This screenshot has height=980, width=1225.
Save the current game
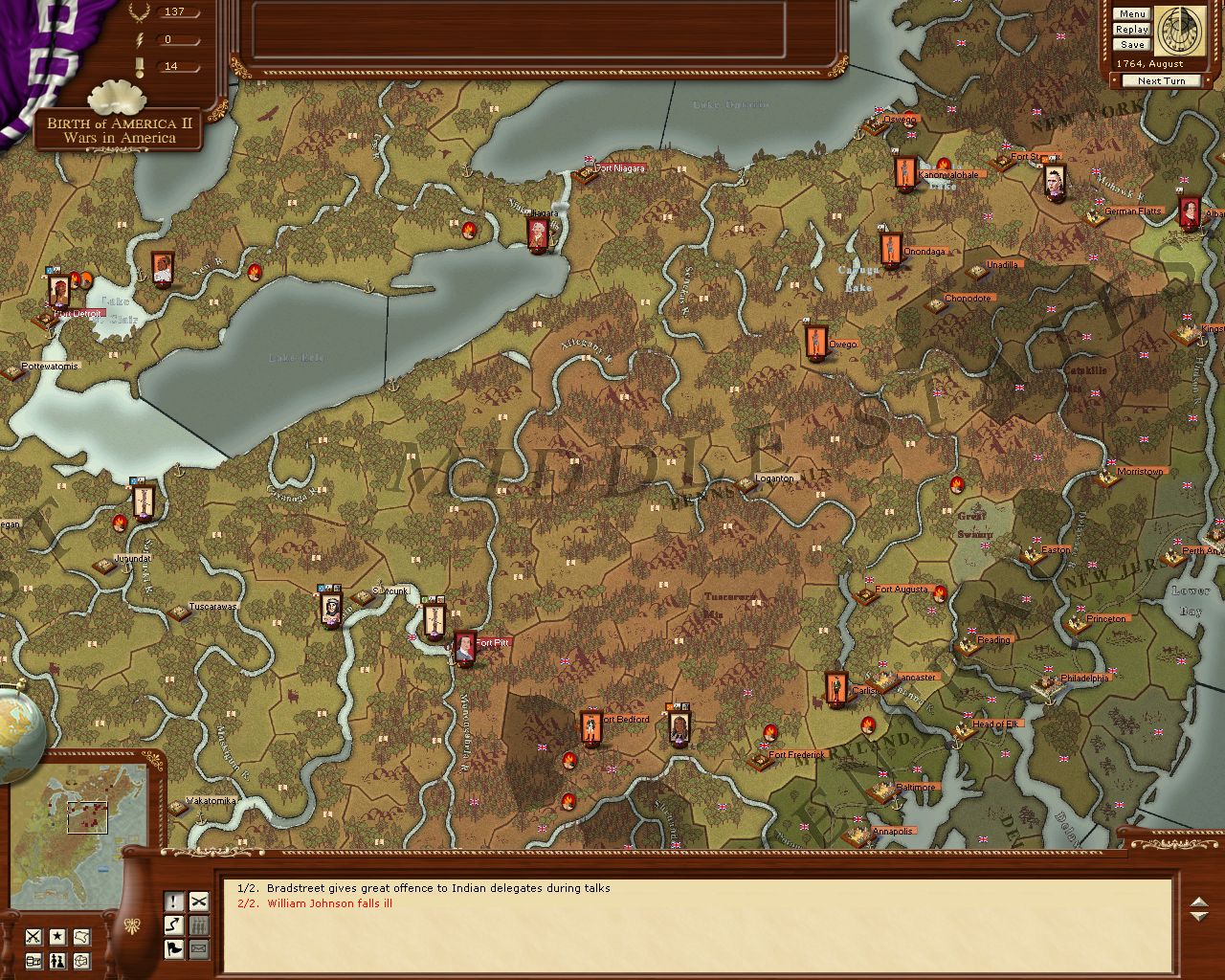(1131, 45)
